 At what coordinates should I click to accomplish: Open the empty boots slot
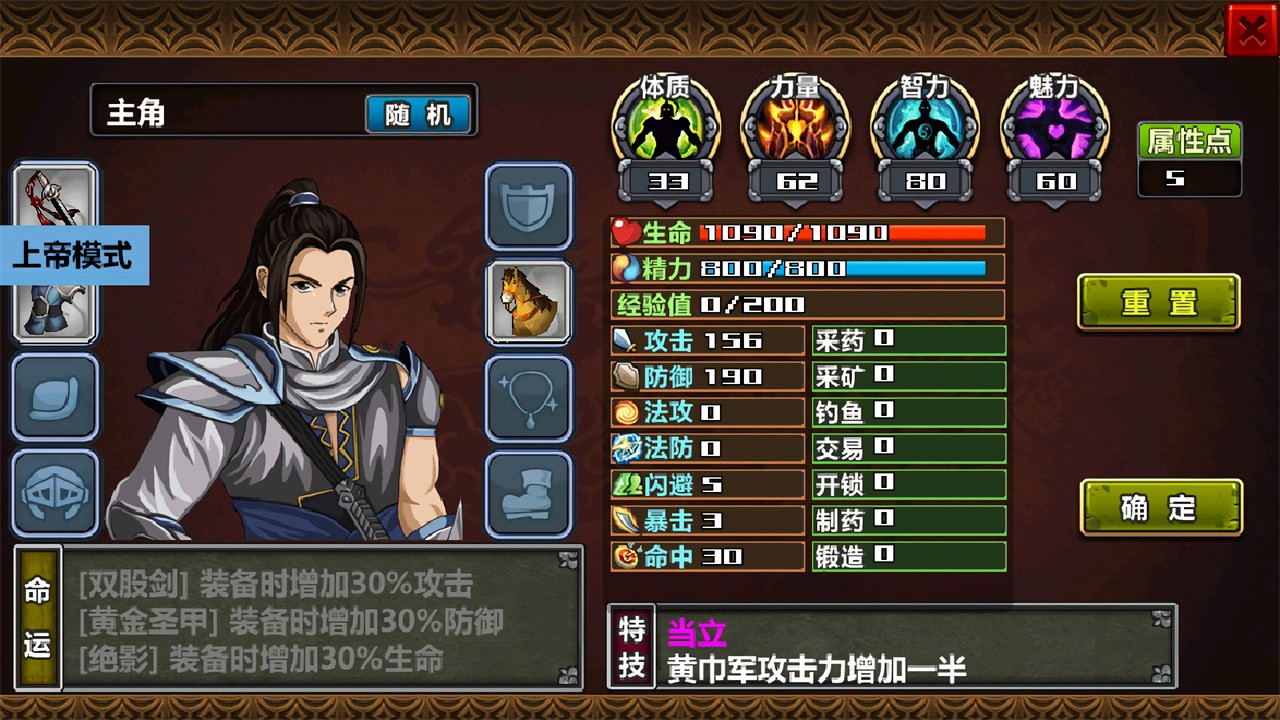pos(529,494)
